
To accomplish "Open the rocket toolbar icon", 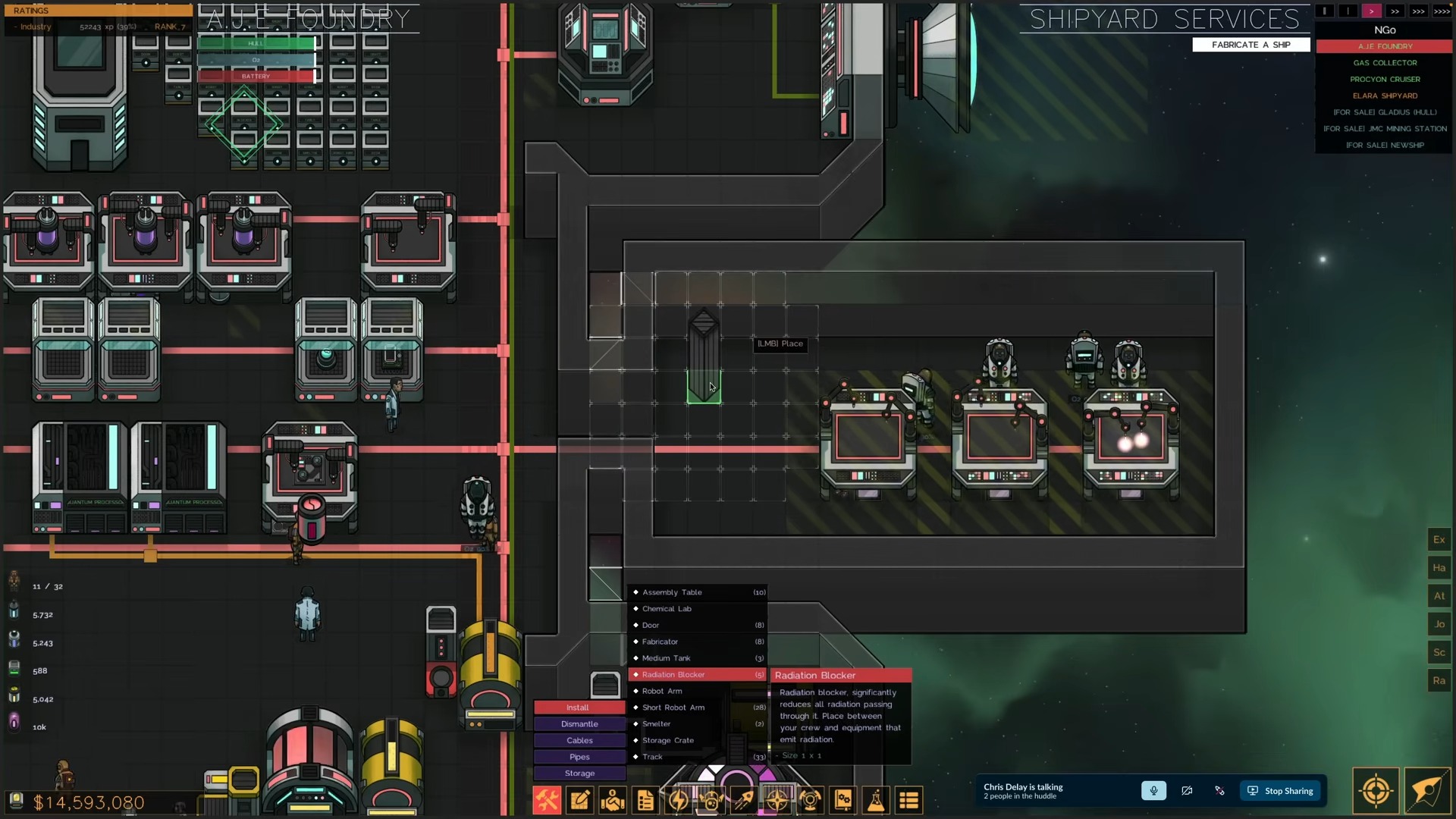I will 744,800.
